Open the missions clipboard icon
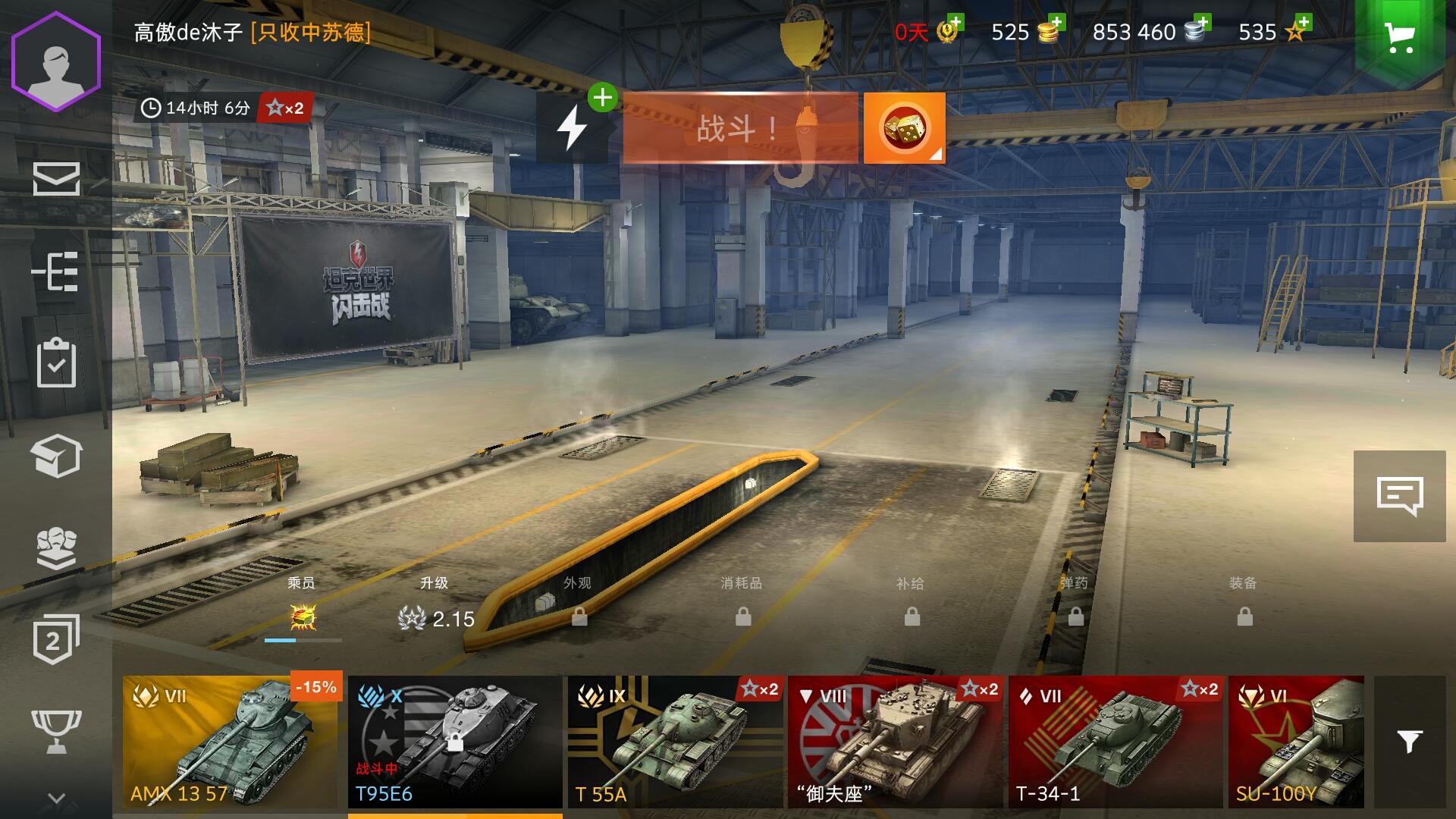 point(58,364)
